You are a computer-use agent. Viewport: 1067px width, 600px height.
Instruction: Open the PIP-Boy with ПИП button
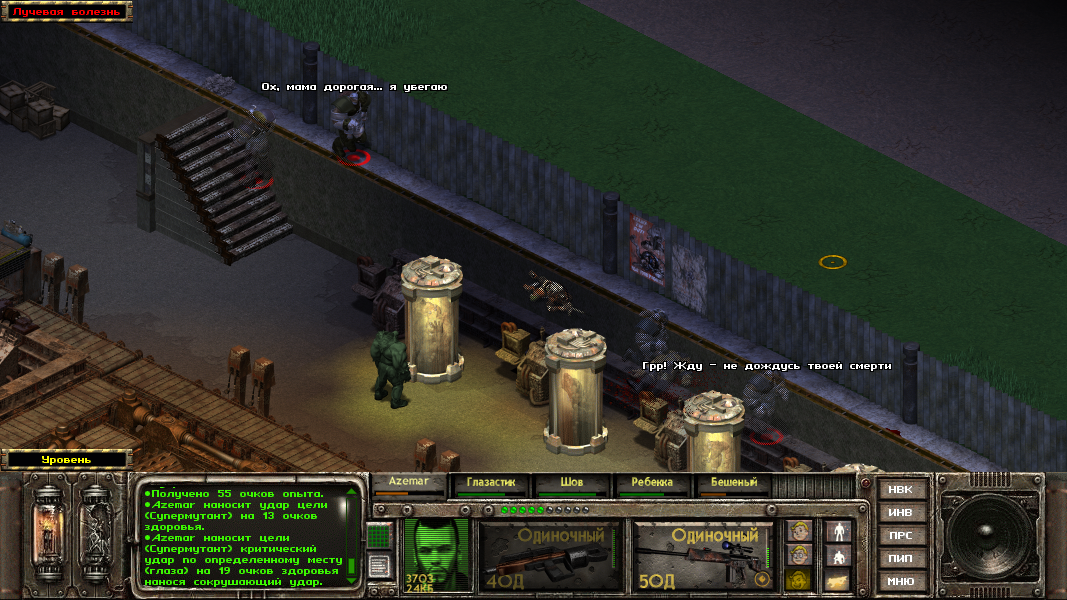pos(901,558)
